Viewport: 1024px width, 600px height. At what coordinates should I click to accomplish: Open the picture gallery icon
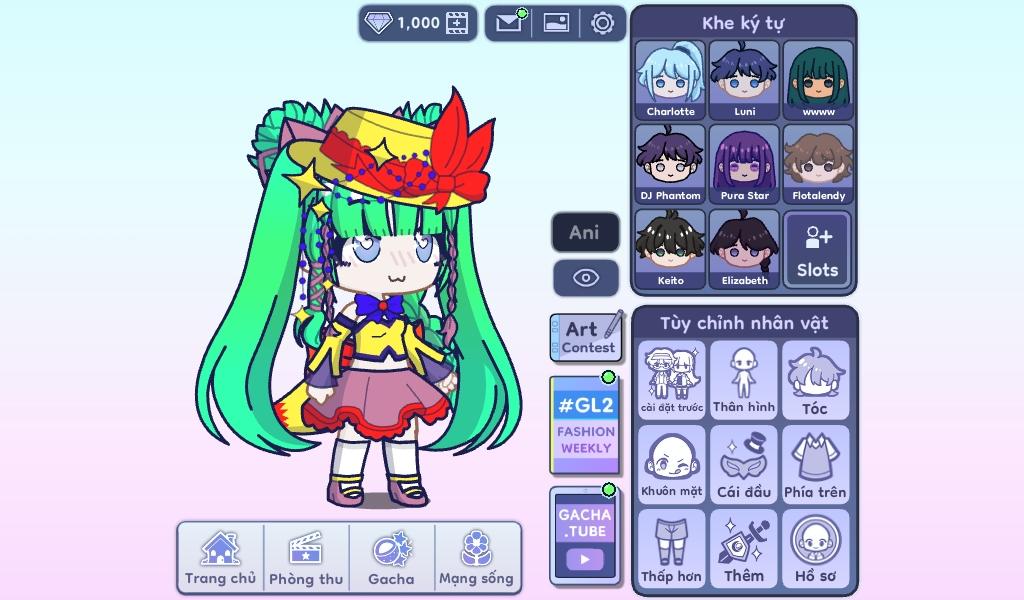click(x=556, y=23)
